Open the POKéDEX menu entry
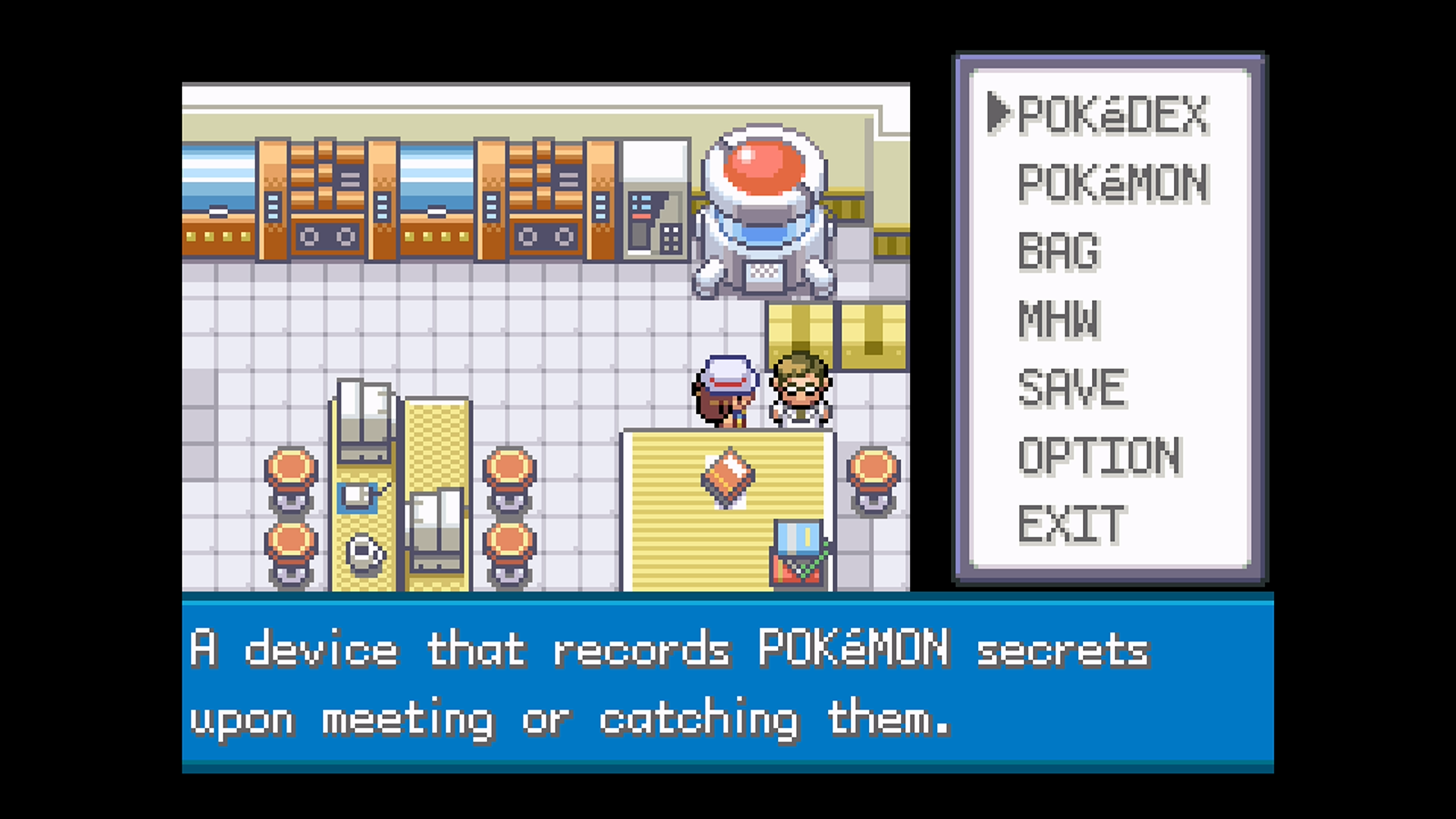The width and height of the screenshot is (1456, 819). coord(1112,115)
